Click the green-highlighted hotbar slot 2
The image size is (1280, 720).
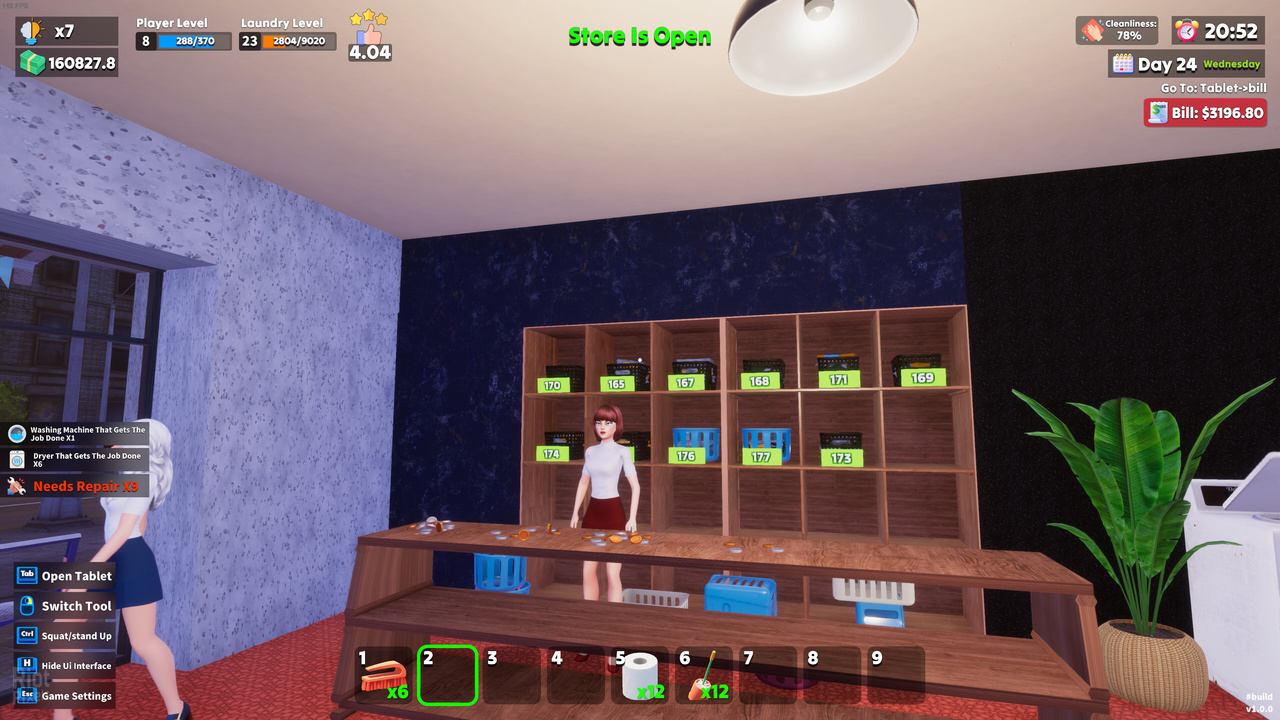(x=448, y=676)
